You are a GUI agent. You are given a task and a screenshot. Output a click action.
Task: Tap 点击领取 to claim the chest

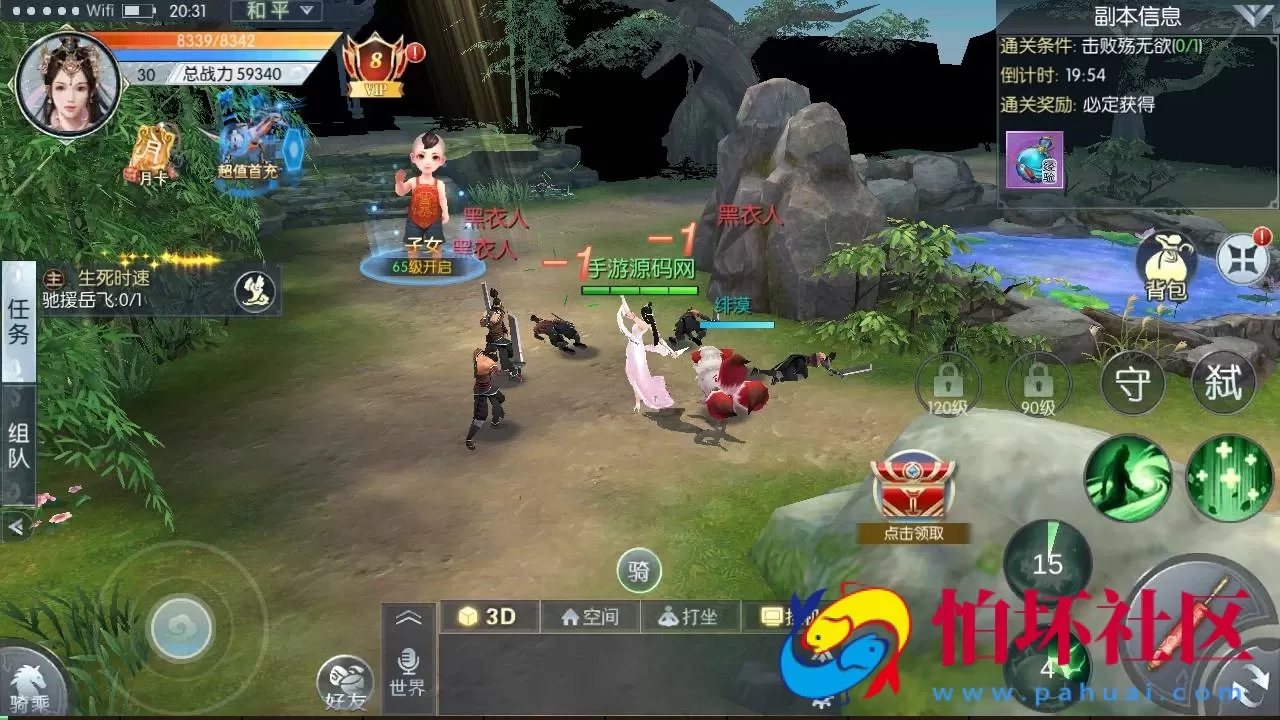coord(913,532)
